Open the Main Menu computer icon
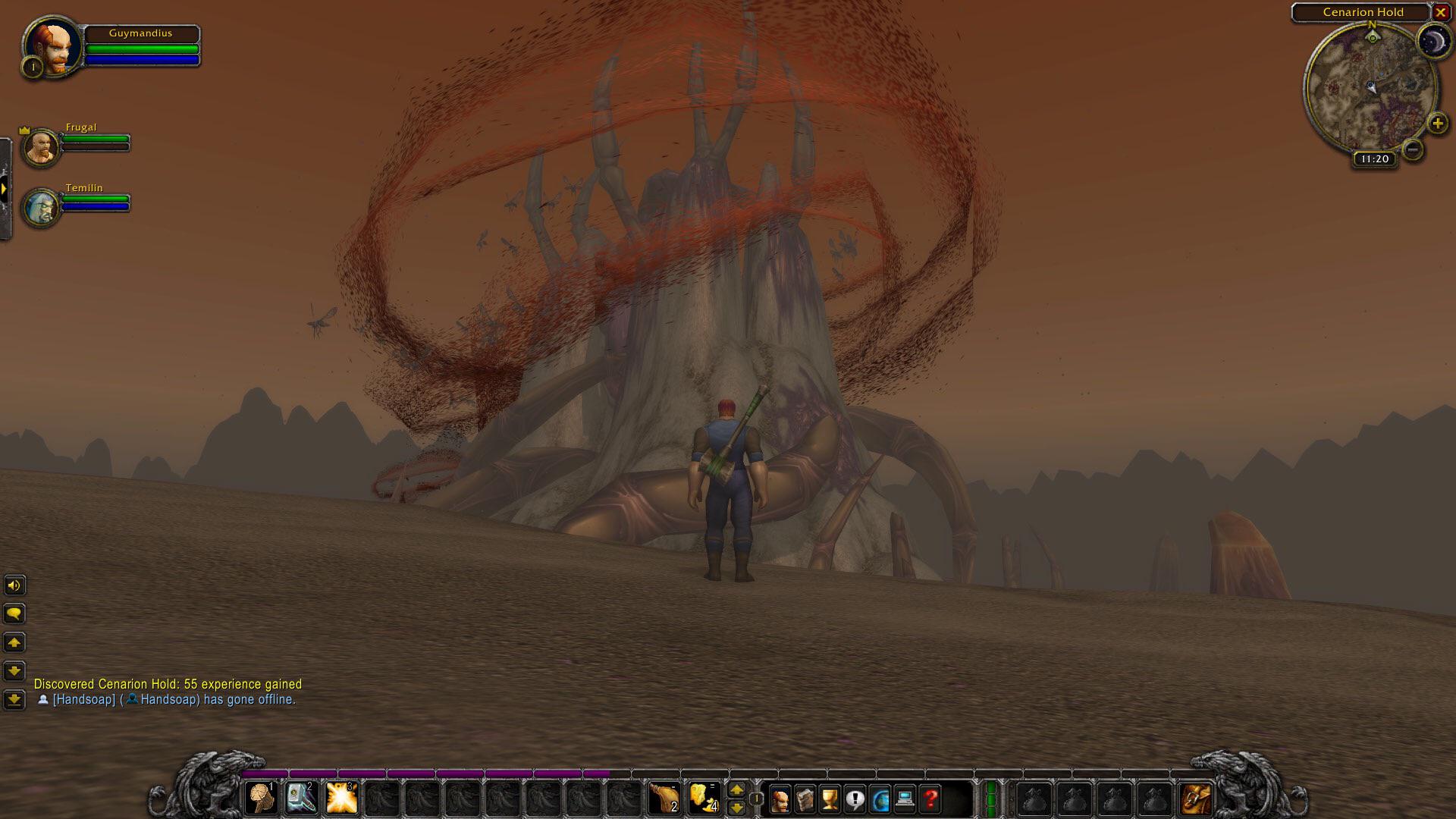 905,798
